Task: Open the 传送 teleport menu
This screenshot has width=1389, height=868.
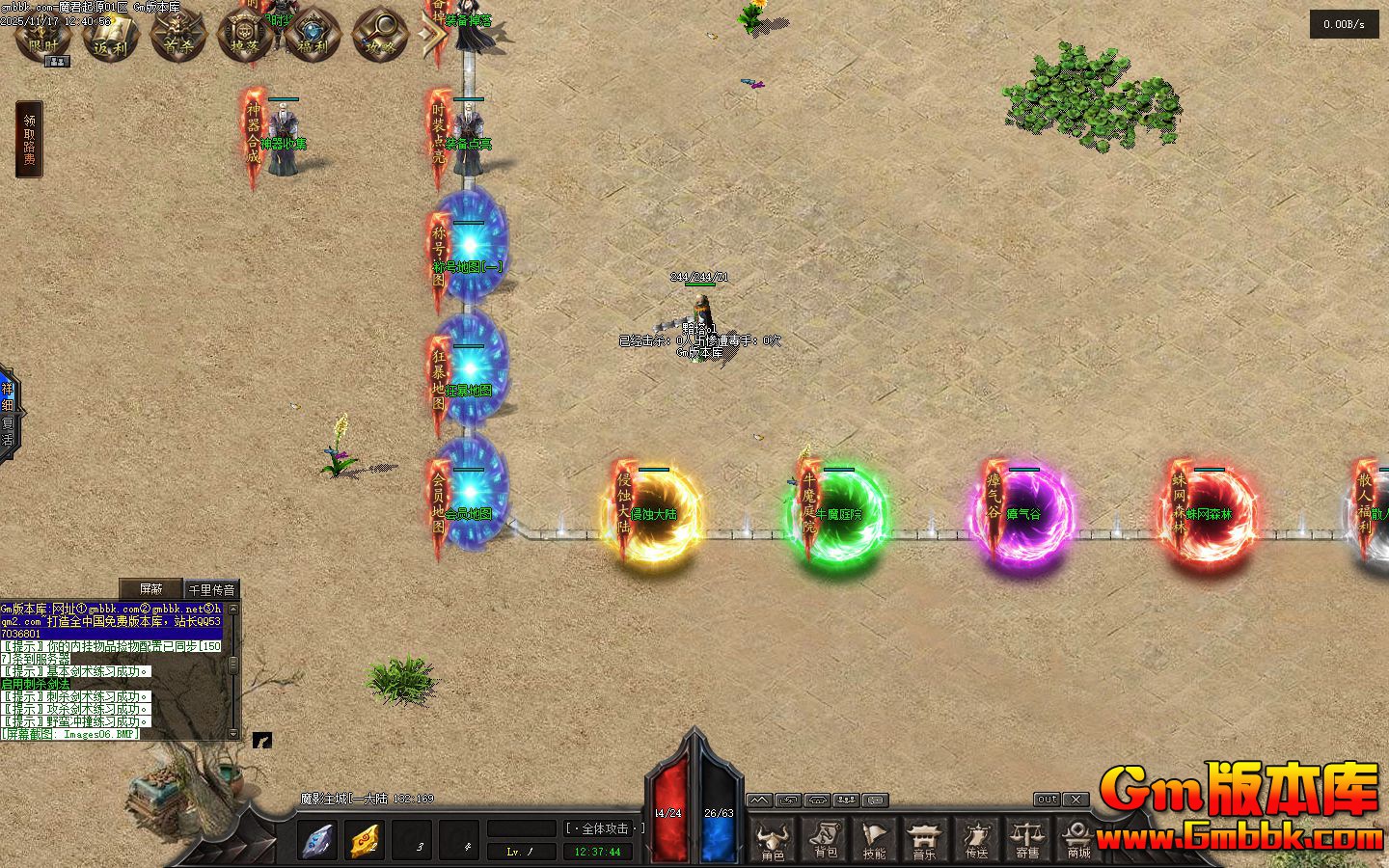Action: [976, 838]
